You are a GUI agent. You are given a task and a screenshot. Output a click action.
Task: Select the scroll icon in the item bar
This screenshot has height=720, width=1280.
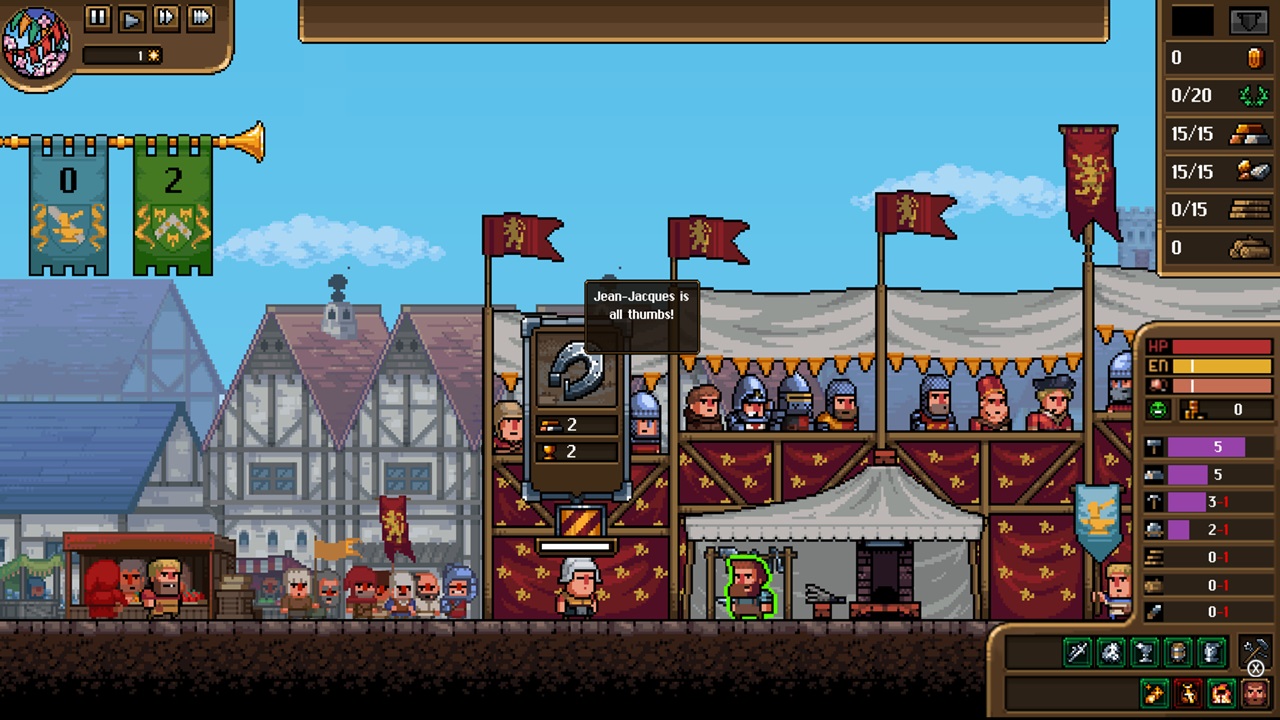coord(1210,652)
